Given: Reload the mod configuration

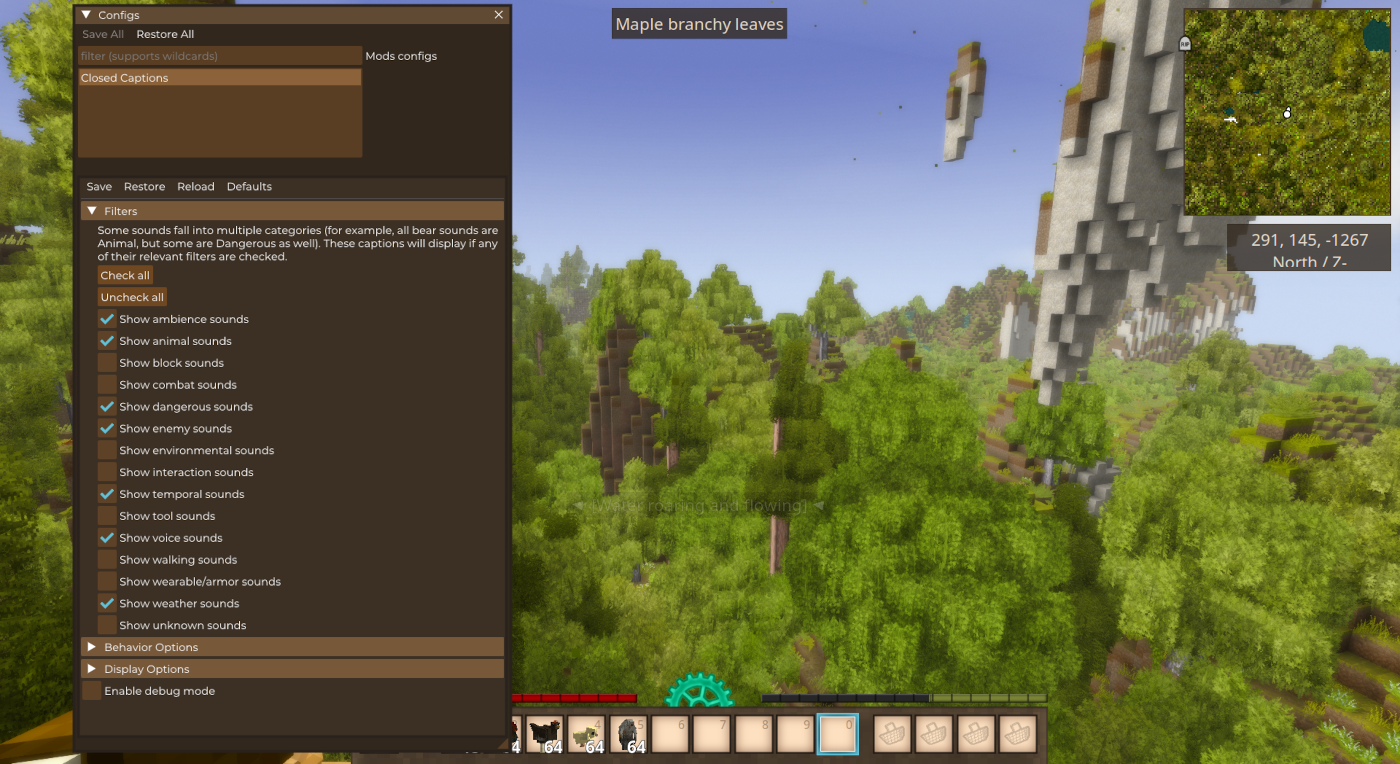Looking at the screenshot, I should click(196, 187).
